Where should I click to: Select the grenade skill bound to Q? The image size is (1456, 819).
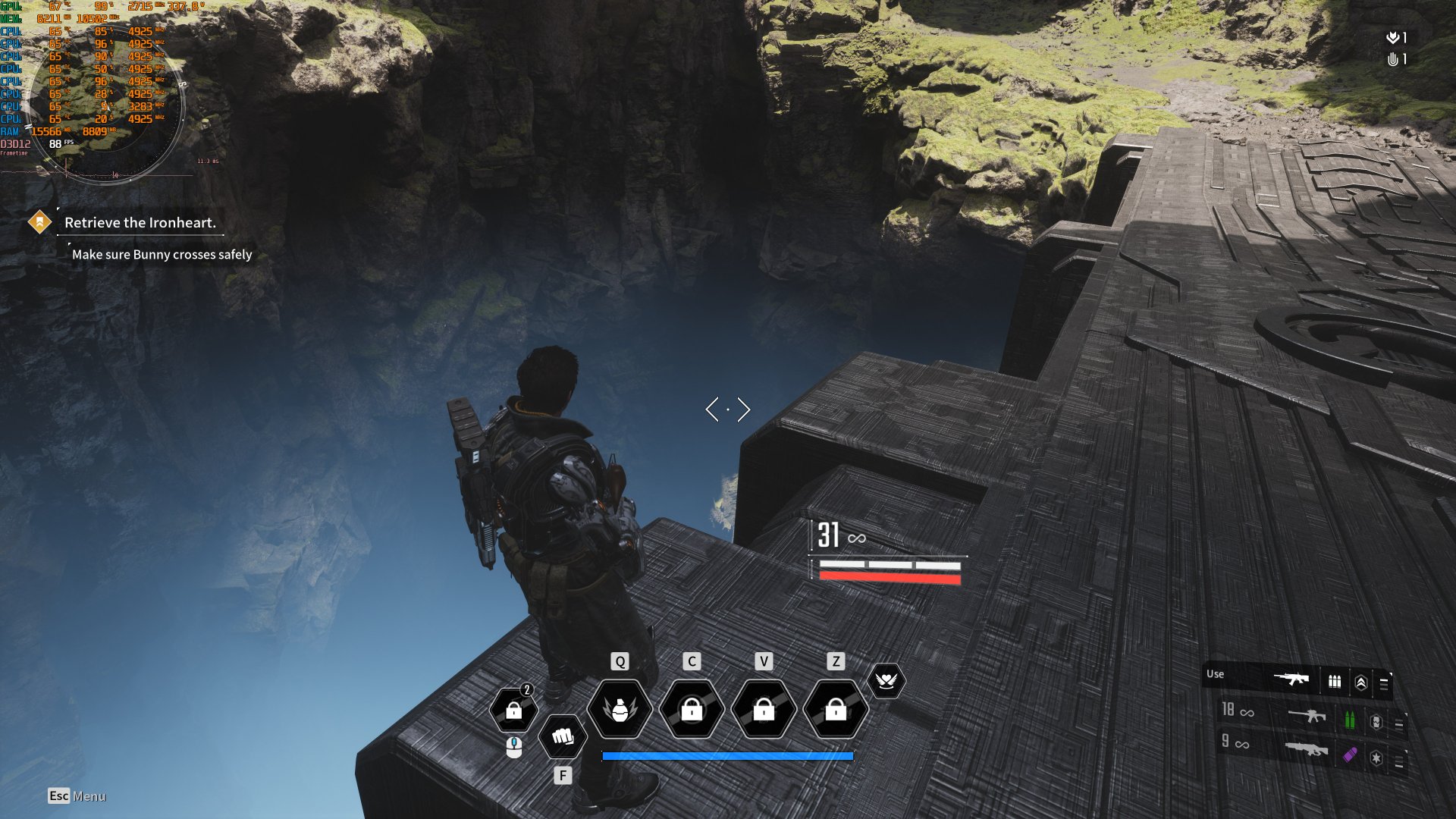click(x=620, y=709)
